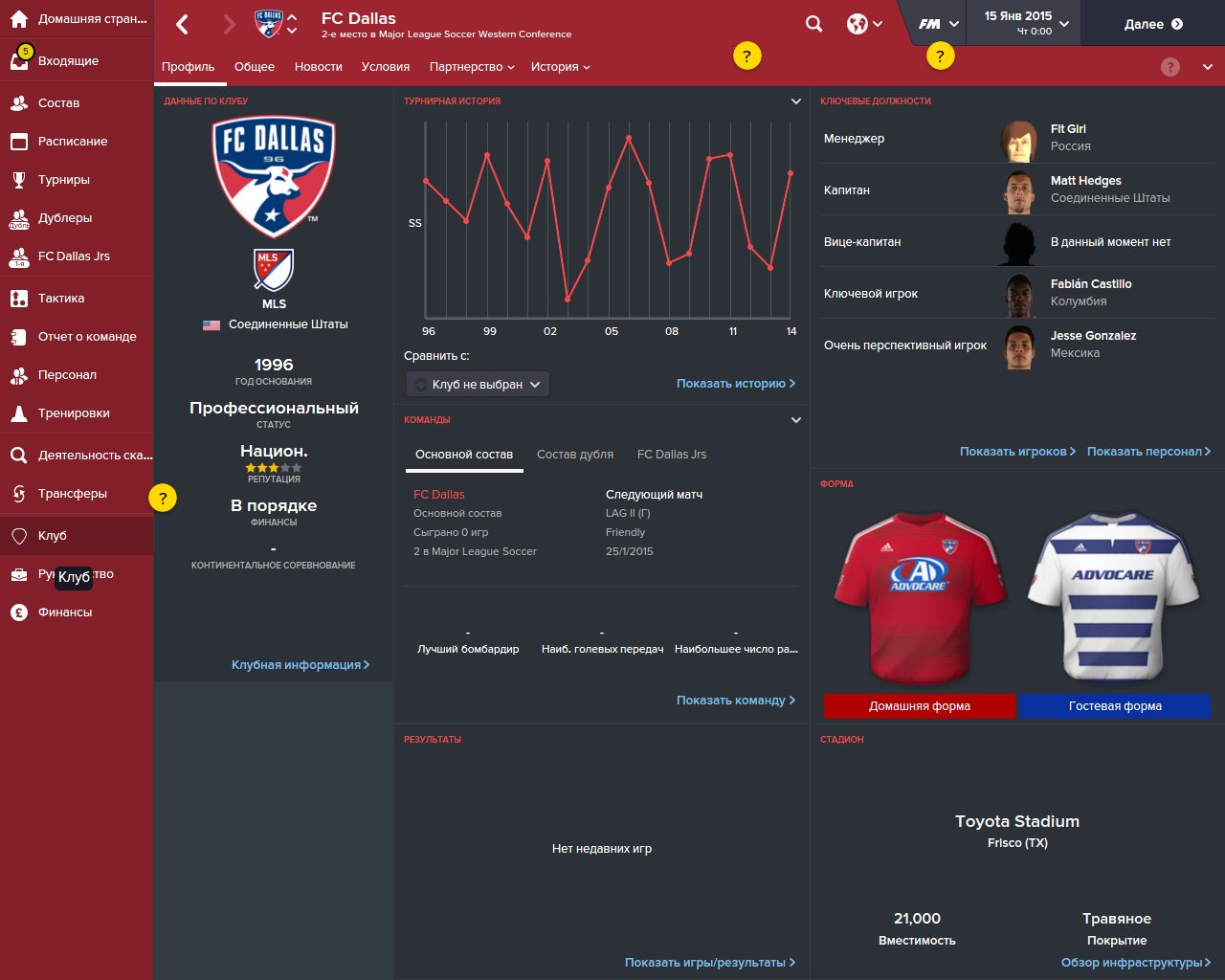
Task: Click the yellow help icon near Клуб
Action: pyautogui.click(x=164, y=498)
